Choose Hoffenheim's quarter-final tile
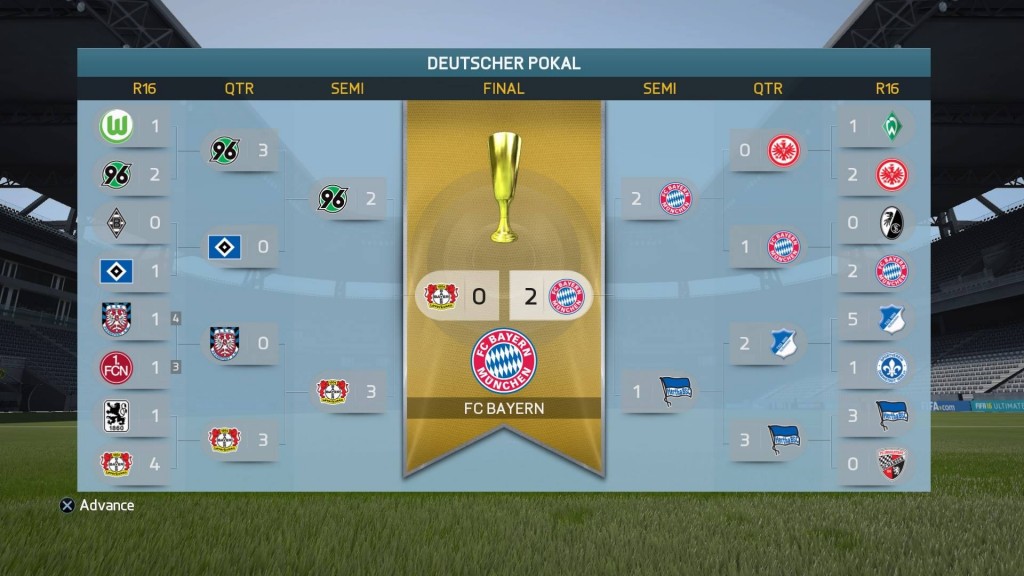Viewport: 1024px width, 576px height. pos(767,343)
